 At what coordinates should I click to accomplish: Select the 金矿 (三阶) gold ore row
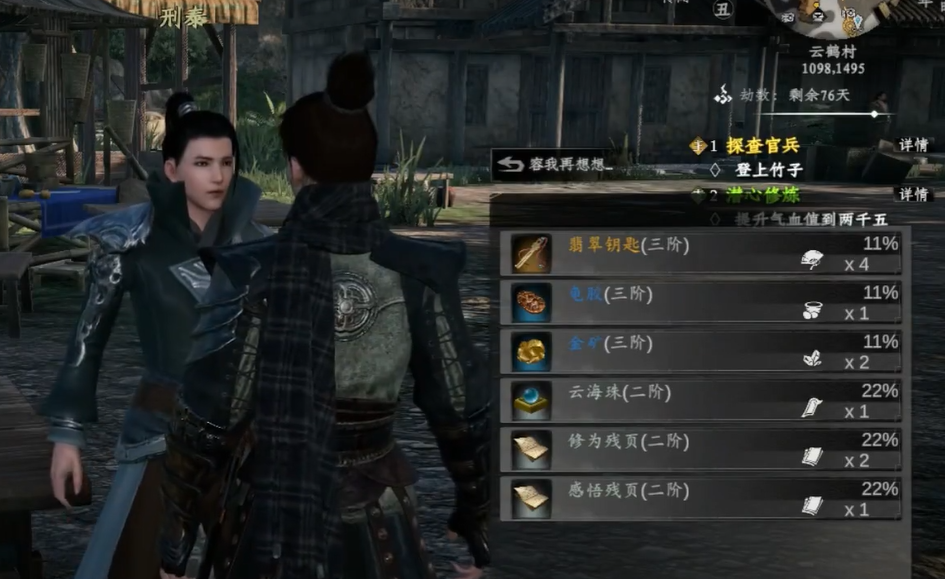[x=702, y=352]
